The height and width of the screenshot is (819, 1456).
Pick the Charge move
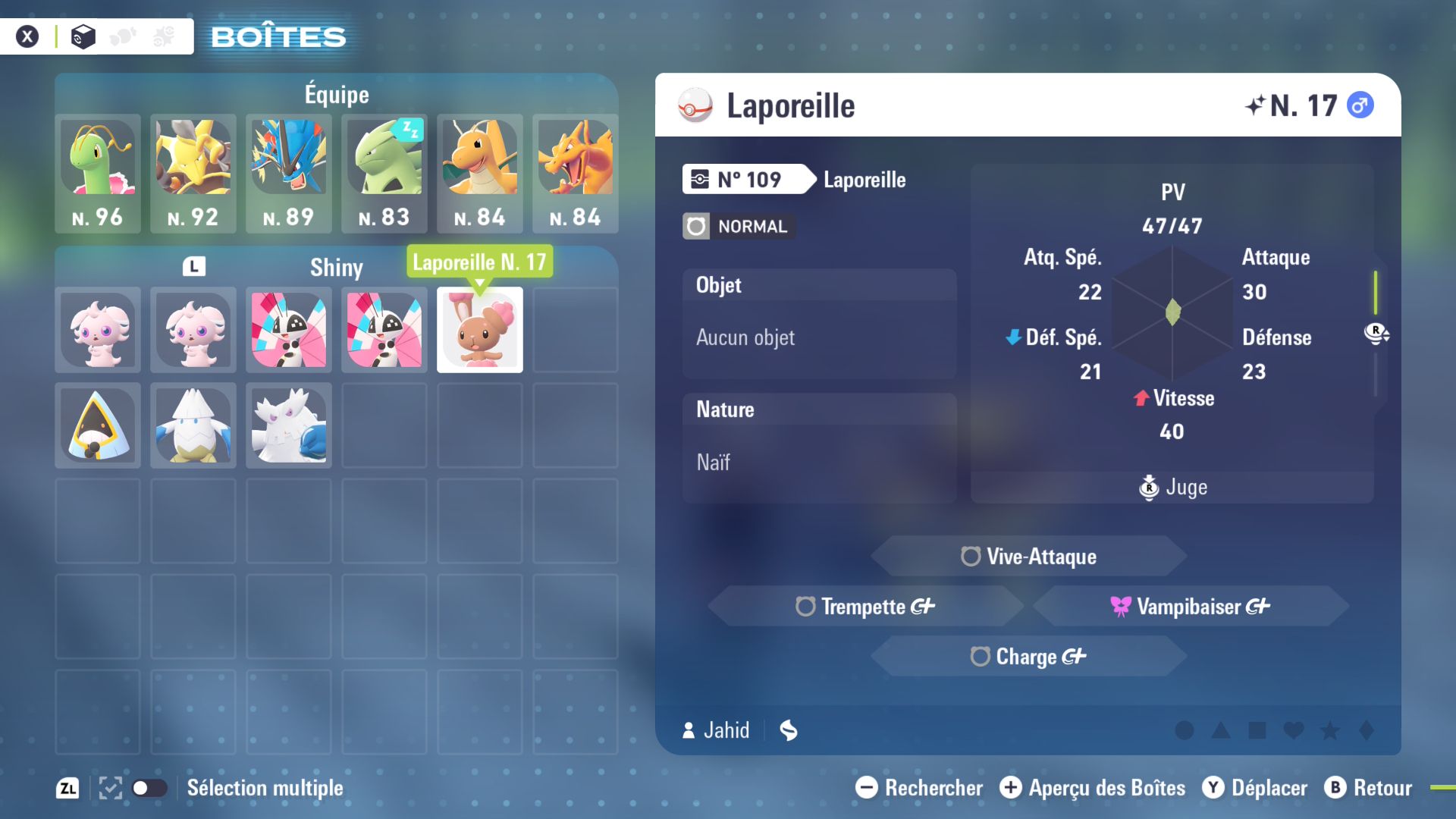(x=1028, y=656)
